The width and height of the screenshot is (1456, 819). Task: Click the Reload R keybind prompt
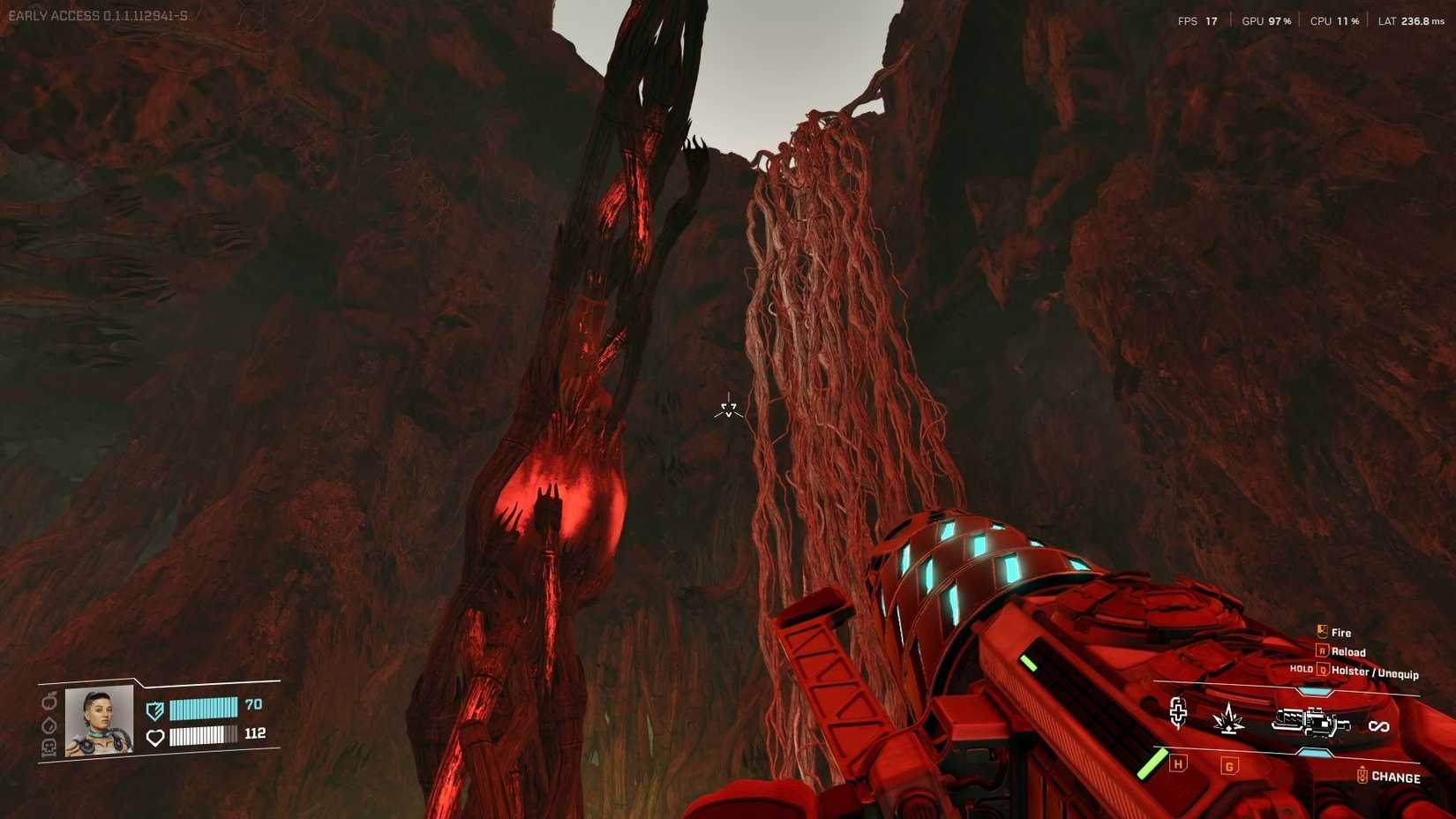tap(1323, 651)
